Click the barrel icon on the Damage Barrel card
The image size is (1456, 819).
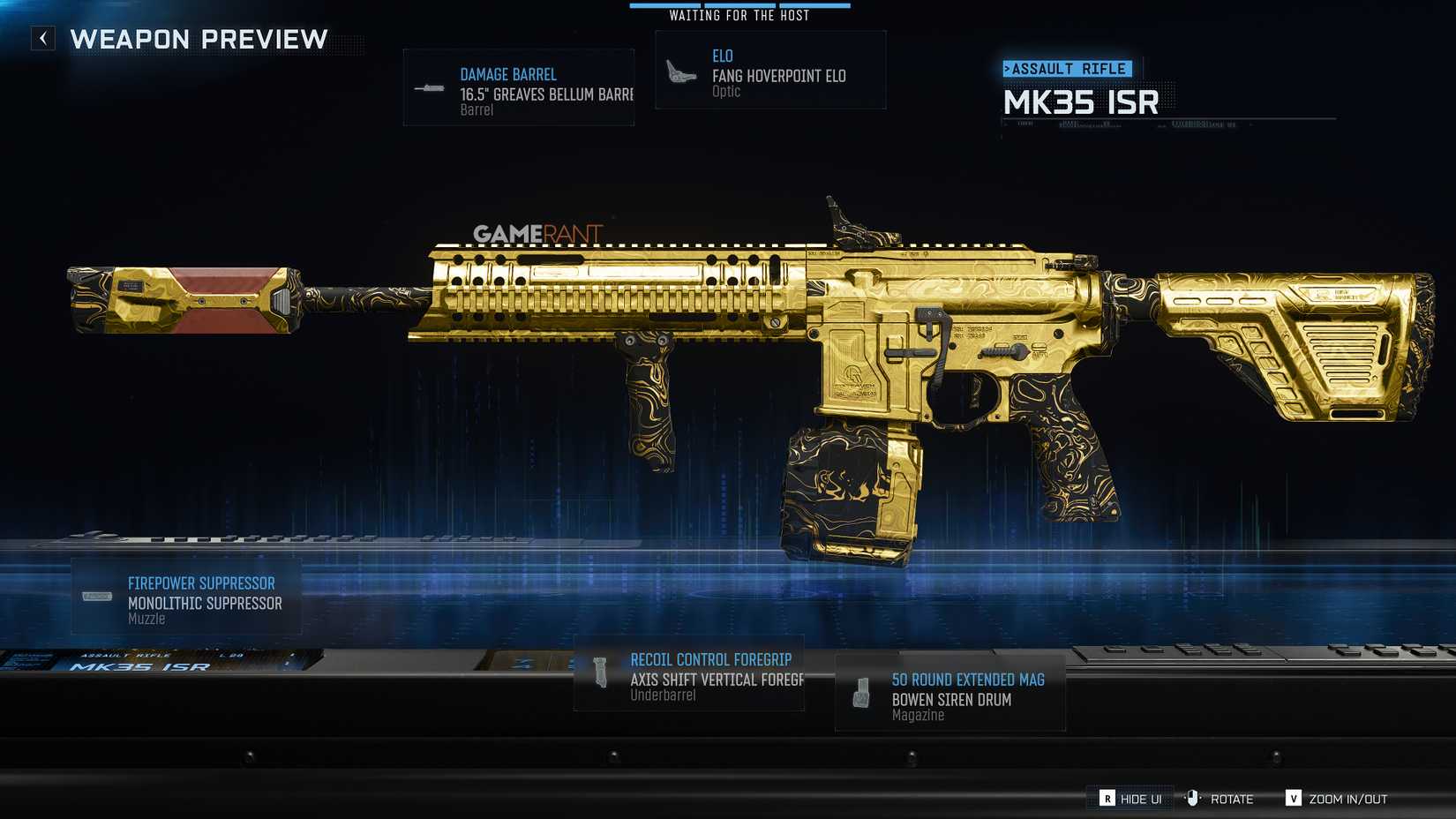(432, 87)
